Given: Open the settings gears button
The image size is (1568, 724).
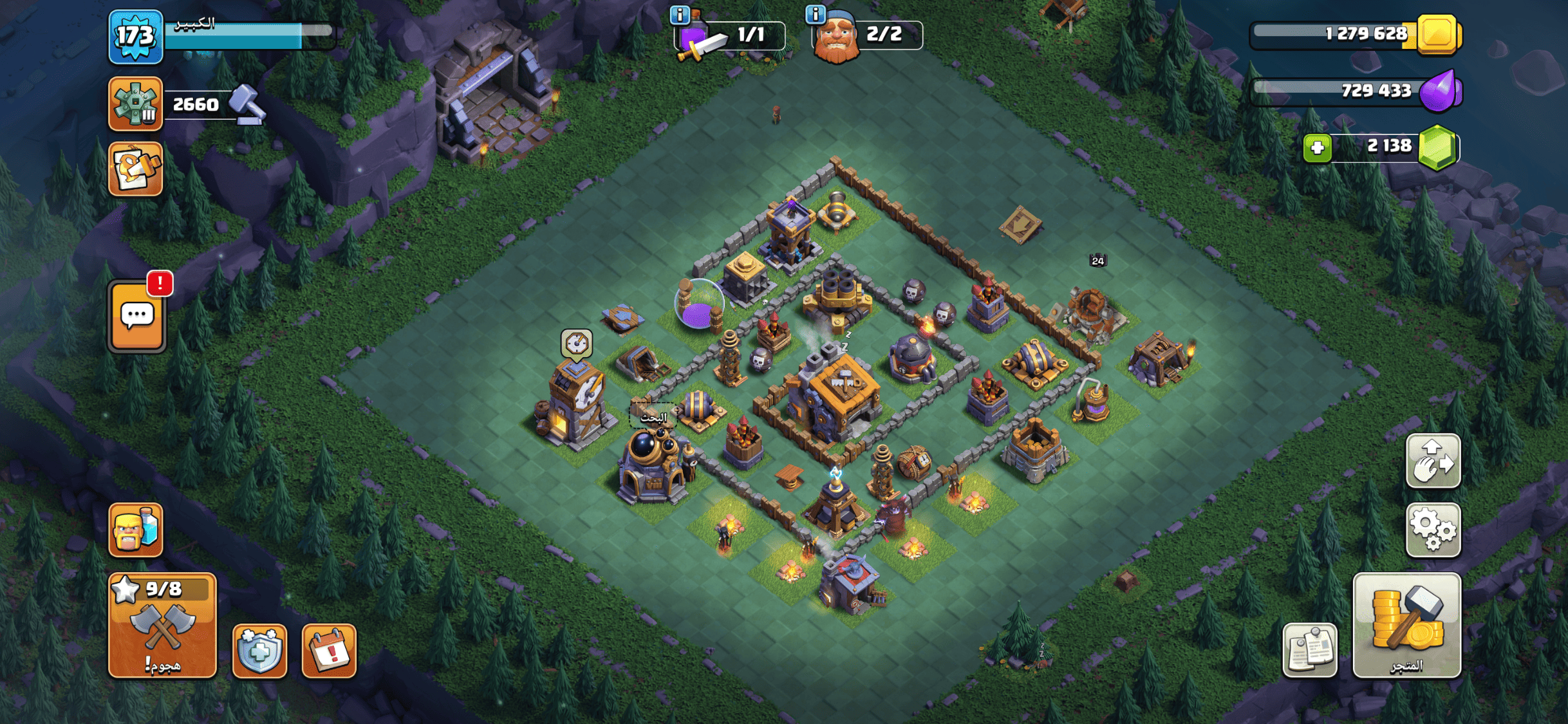Looking at the screenshot, I should coord(1433,530).
